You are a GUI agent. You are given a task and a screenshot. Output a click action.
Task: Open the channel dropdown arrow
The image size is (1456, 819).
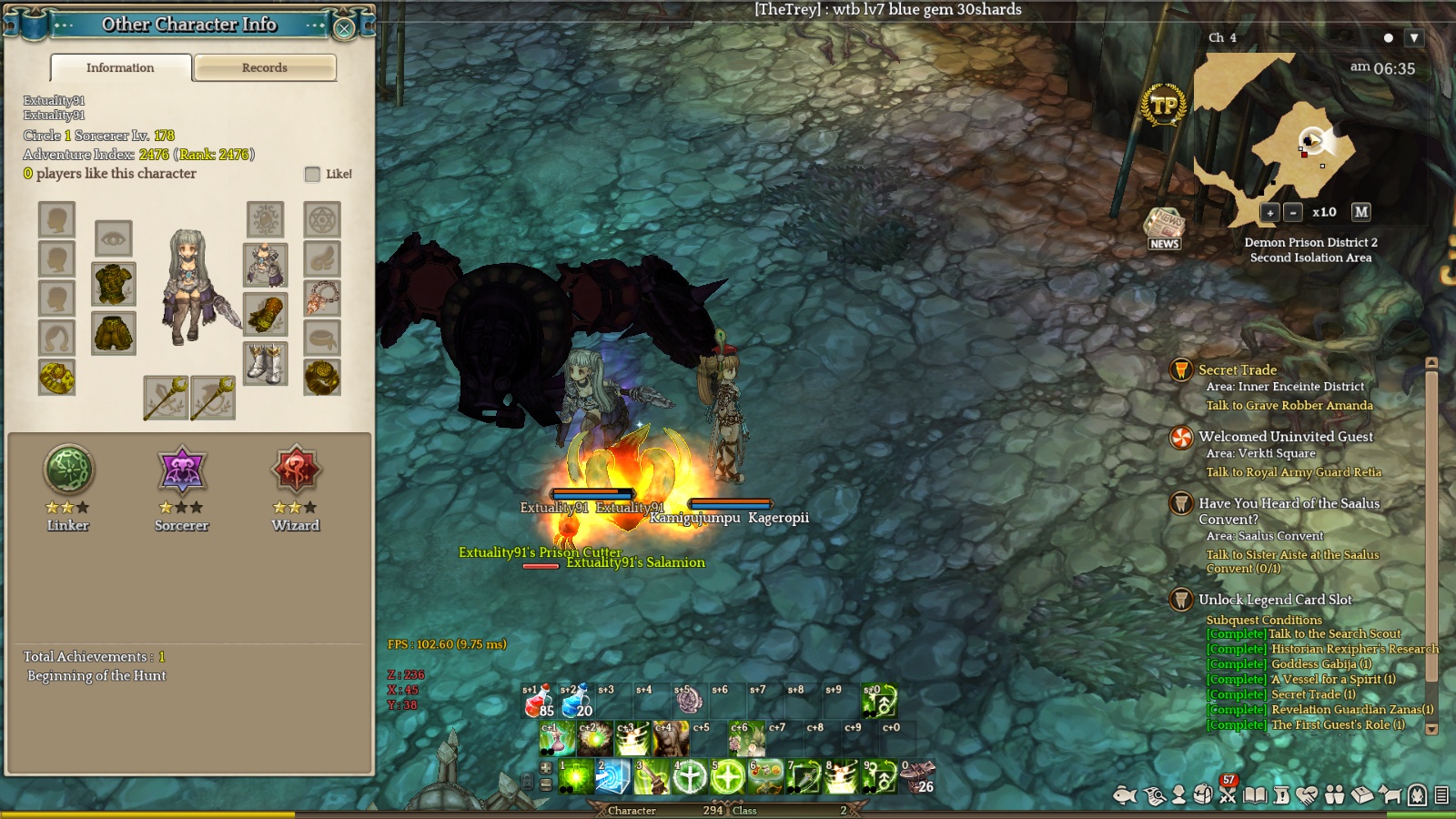coord(1413,38)
